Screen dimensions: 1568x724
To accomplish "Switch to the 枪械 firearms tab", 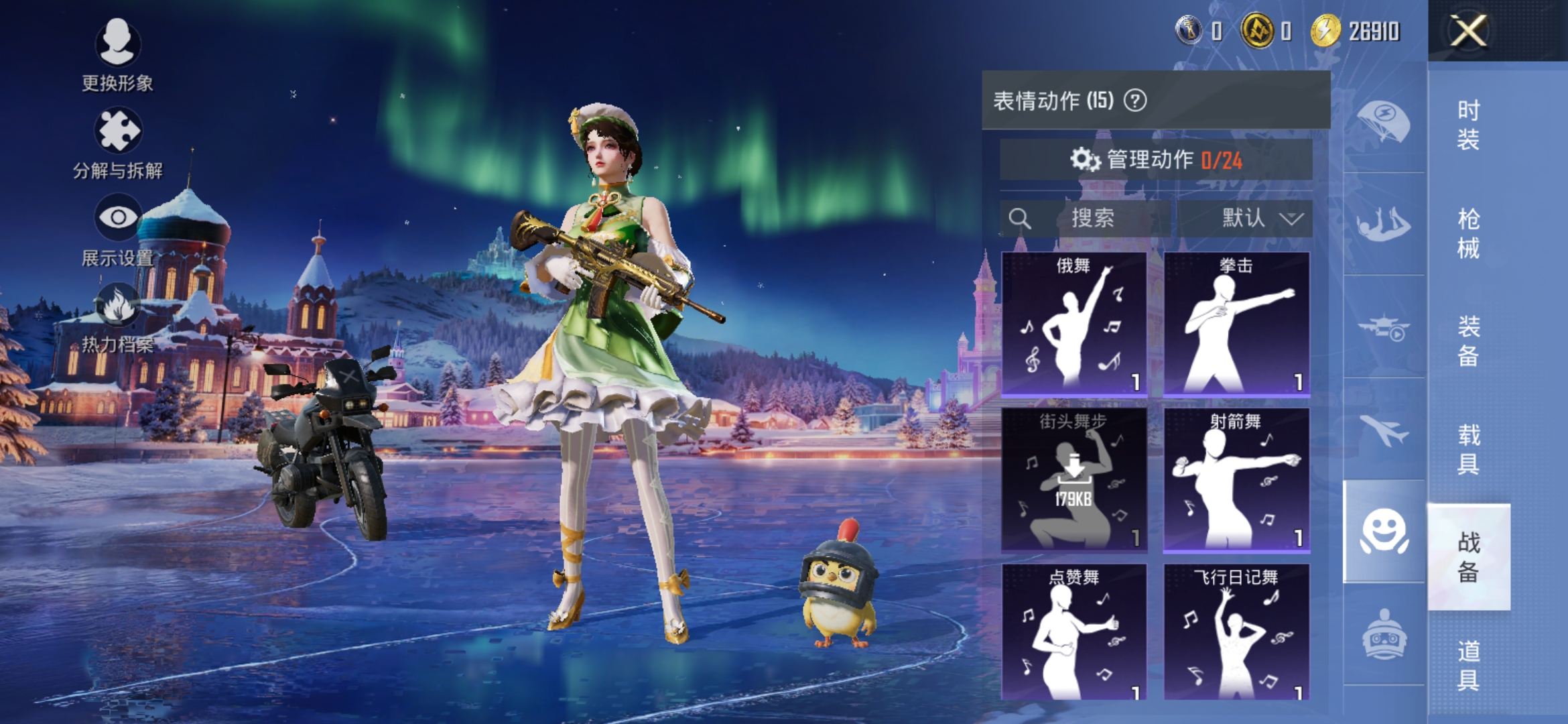I will 1468,233.
